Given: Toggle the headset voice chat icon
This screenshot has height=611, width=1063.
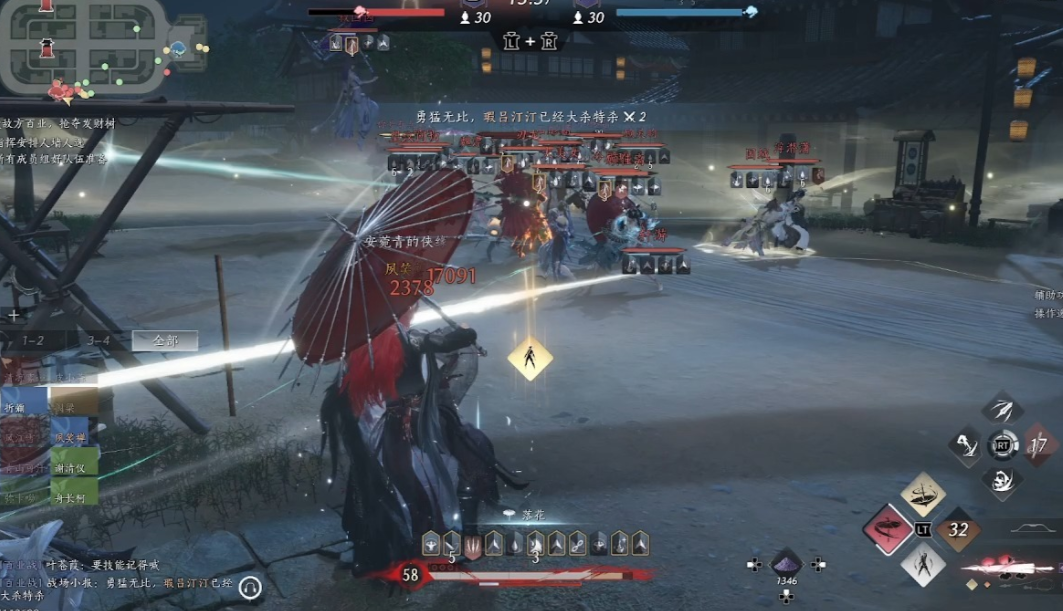Looking at the screenshot, I should [x=250, y=588].
